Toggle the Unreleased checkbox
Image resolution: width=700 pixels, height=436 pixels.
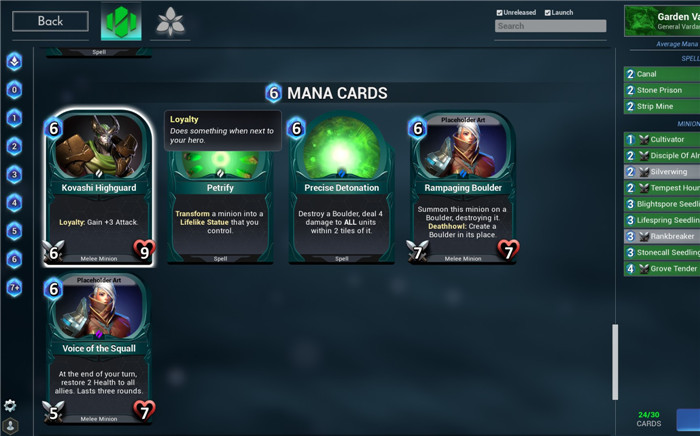[x=500, y=12]
